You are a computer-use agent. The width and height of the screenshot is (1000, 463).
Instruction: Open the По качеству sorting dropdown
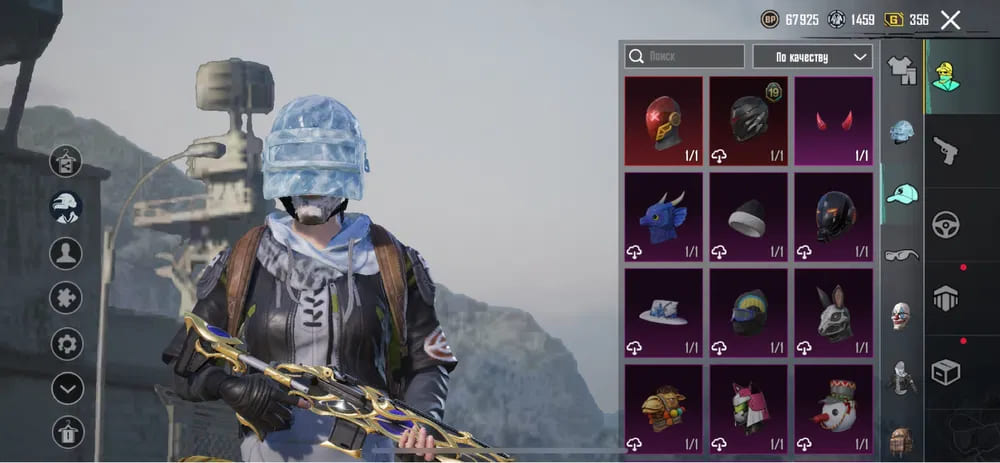812,57
